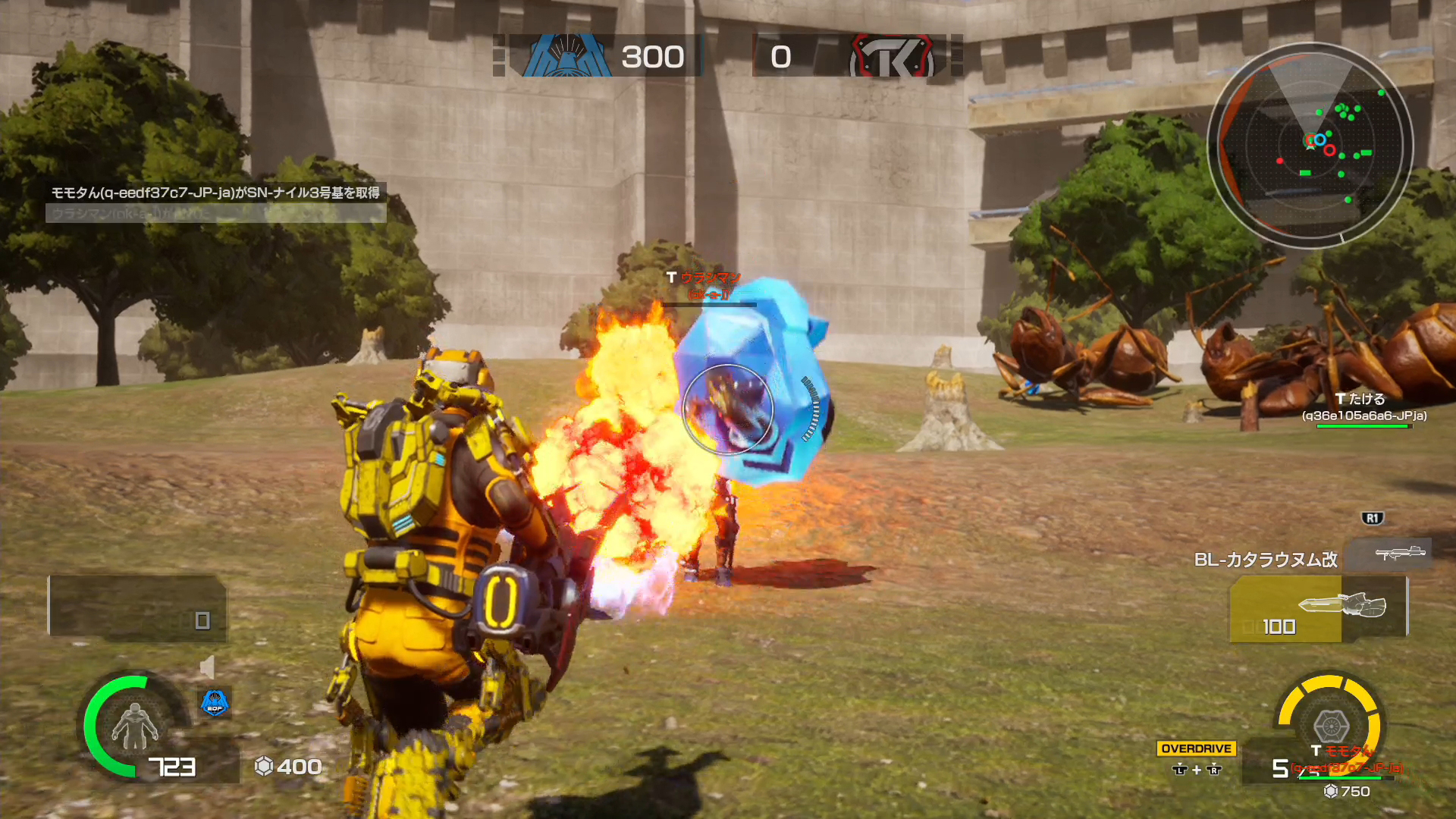Click the blue team score emblem
This screenshot has width=1456, height=819.
click(x=566, y=55)
